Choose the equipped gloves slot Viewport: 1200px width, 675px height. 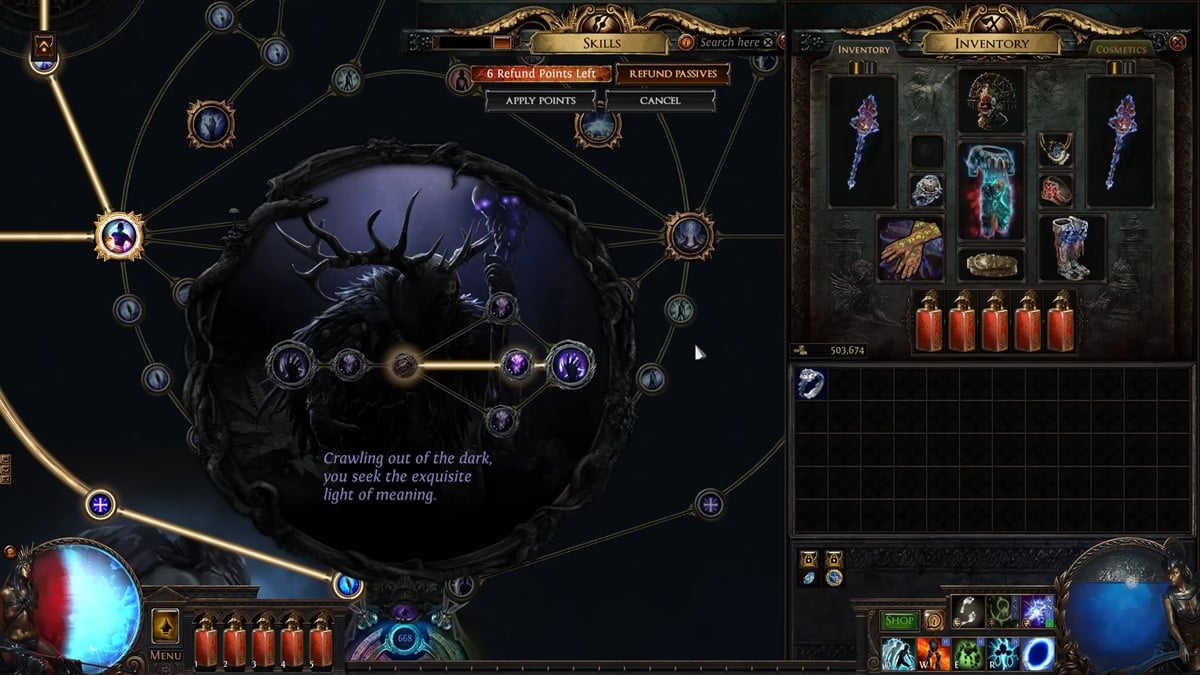(x=910, y=246)
